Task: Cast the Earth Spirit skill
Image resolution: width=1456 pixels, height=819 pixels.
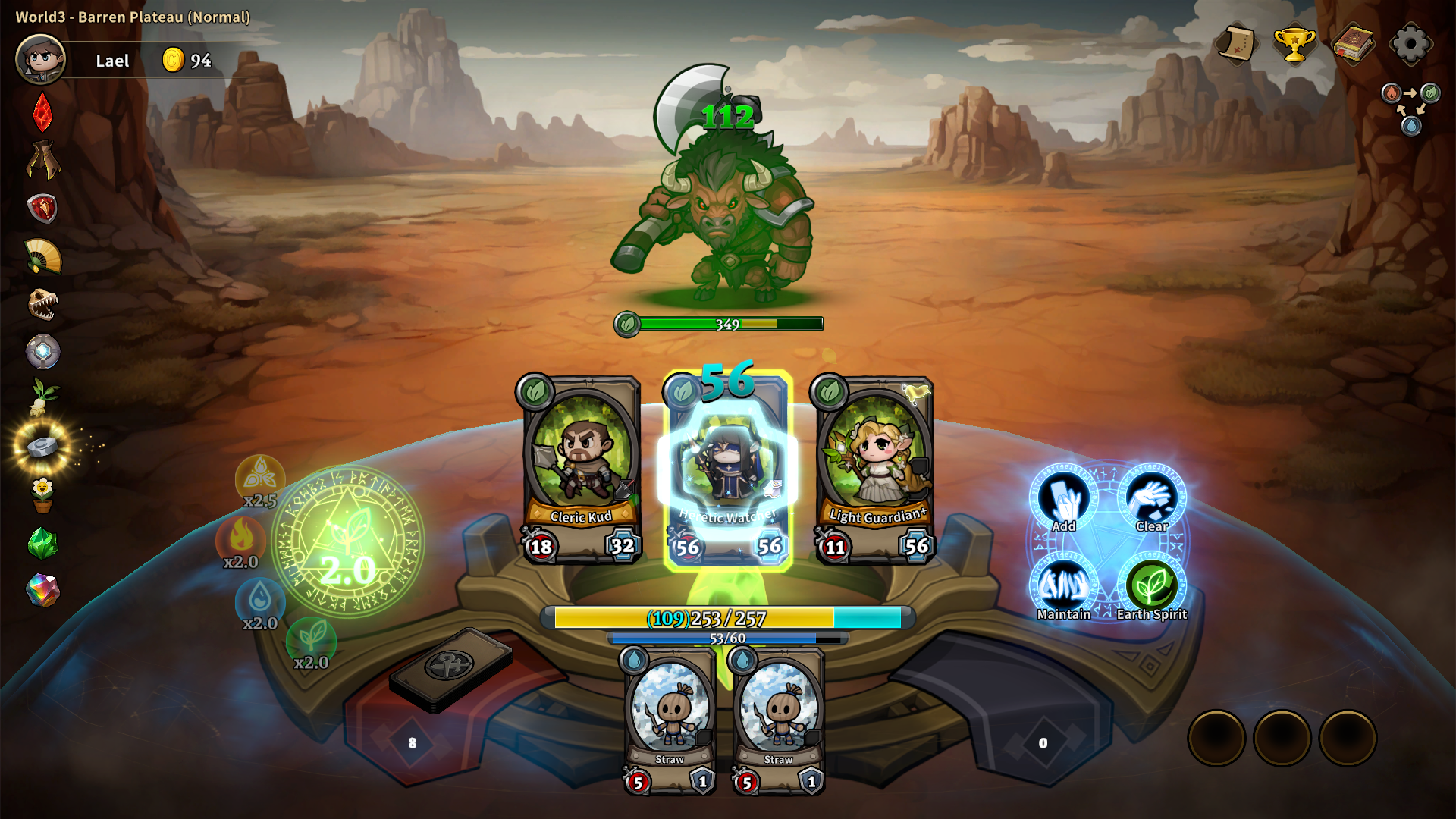Action: 1152,587
